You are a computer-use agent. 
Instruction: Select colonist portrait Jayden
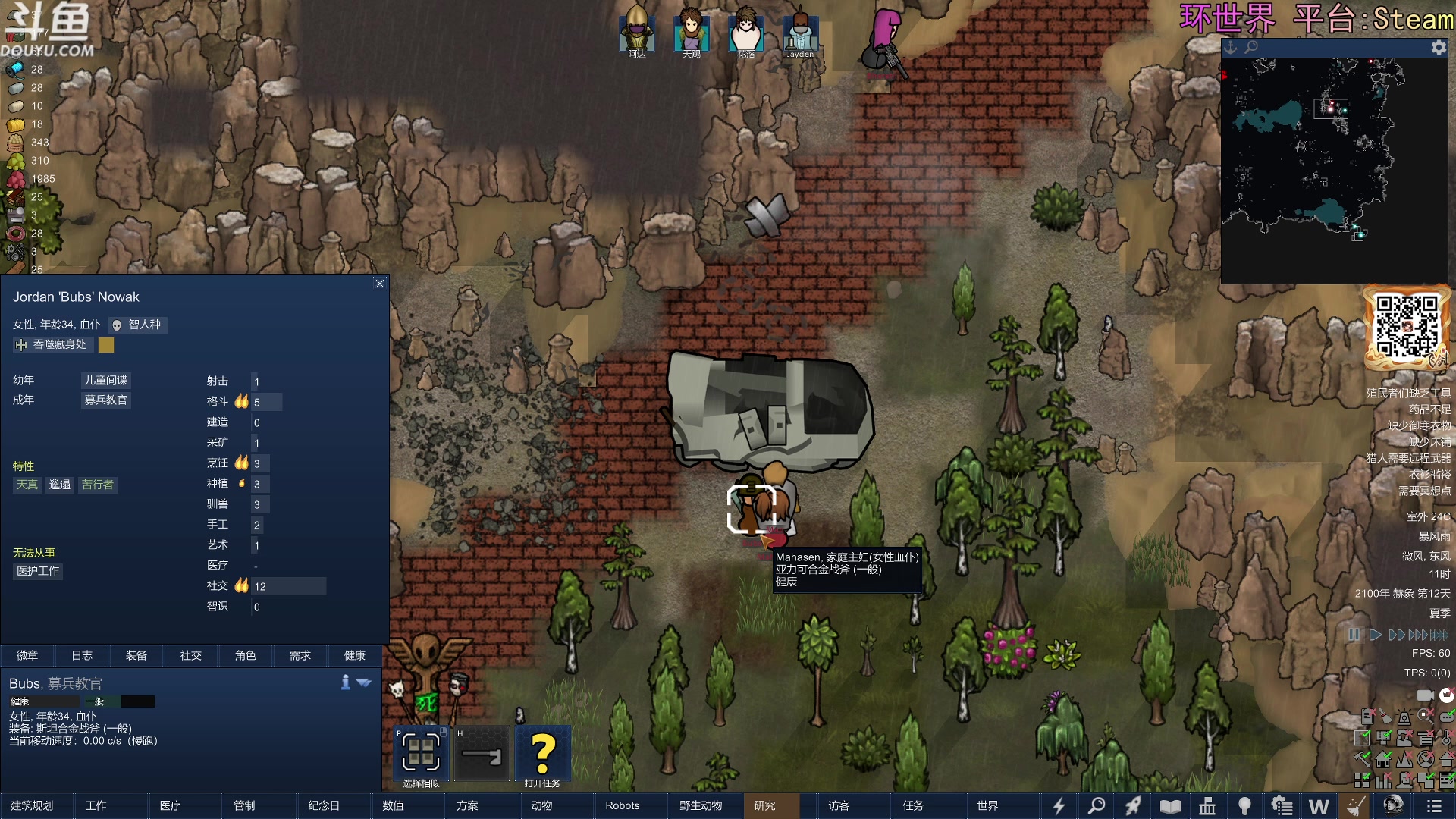point(800,32)
